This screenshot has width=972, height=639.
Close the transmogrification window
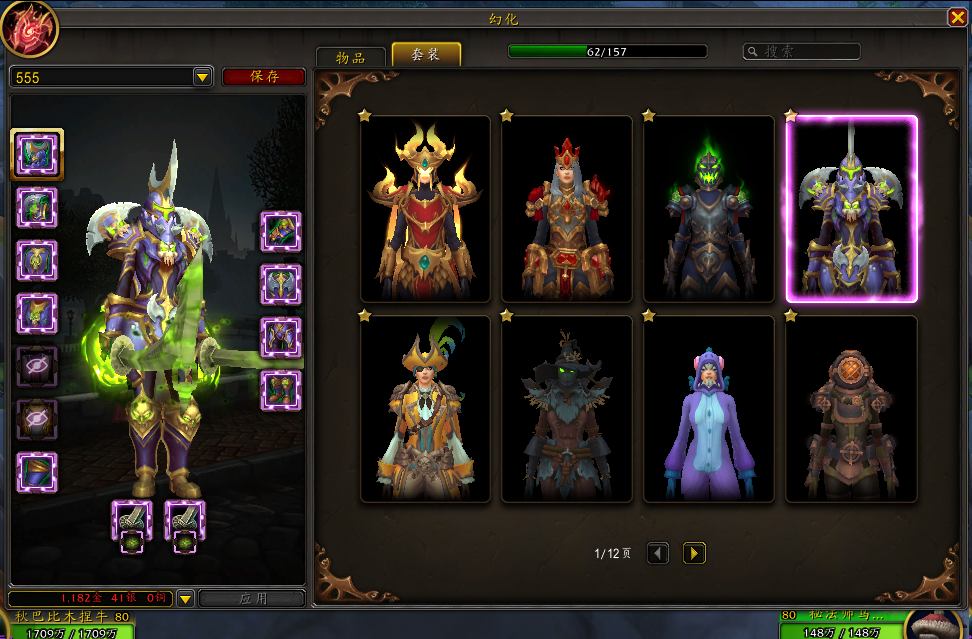pos(957,17)
